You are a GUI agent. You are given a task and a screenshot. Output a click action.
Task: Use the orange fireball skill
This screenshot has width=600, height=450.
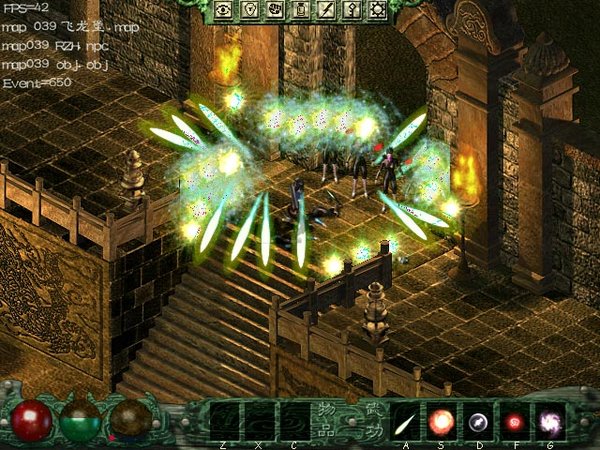(x=442, y=419)
